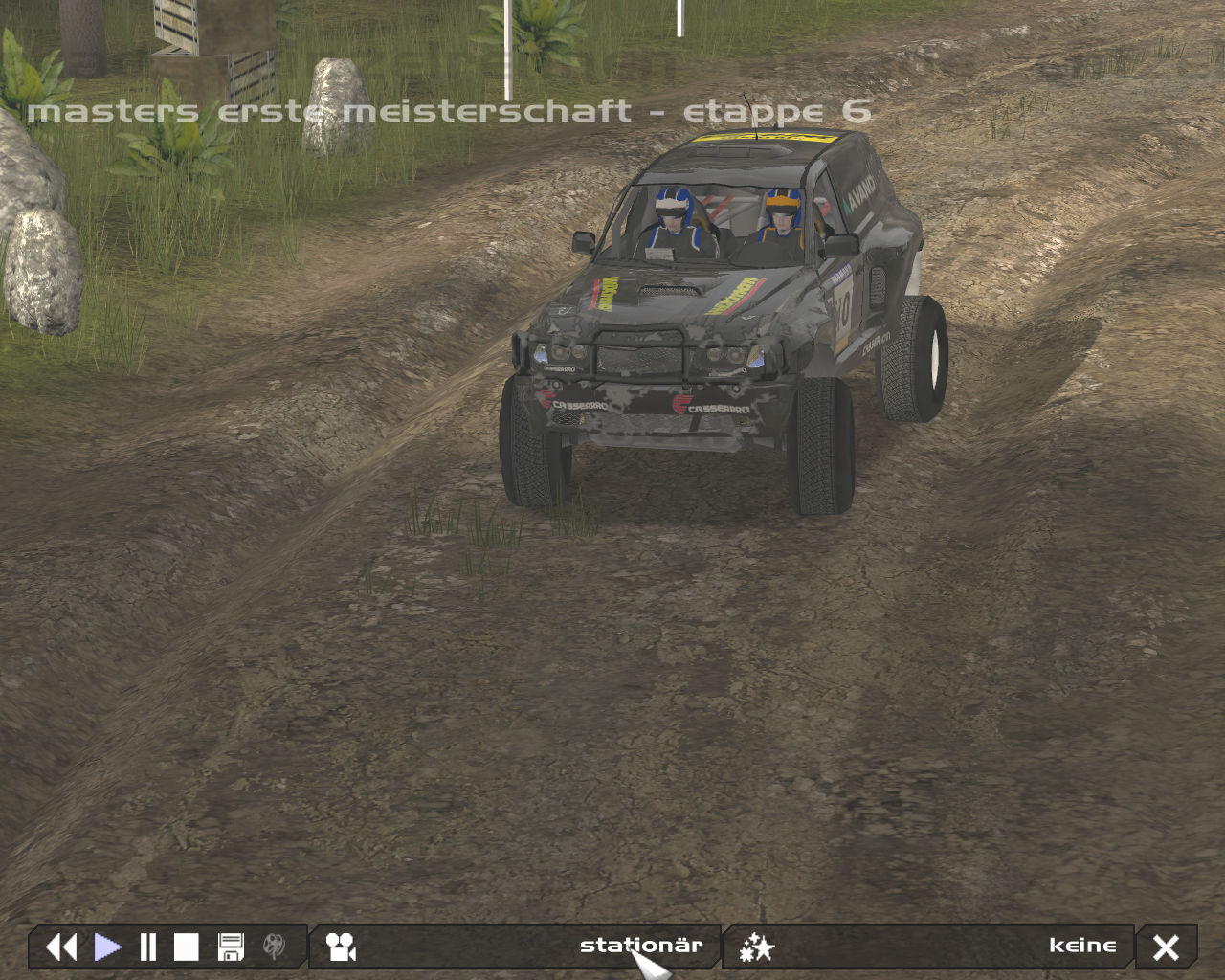Rewind the replay
1225x980 pixels.
click(61, 947)
